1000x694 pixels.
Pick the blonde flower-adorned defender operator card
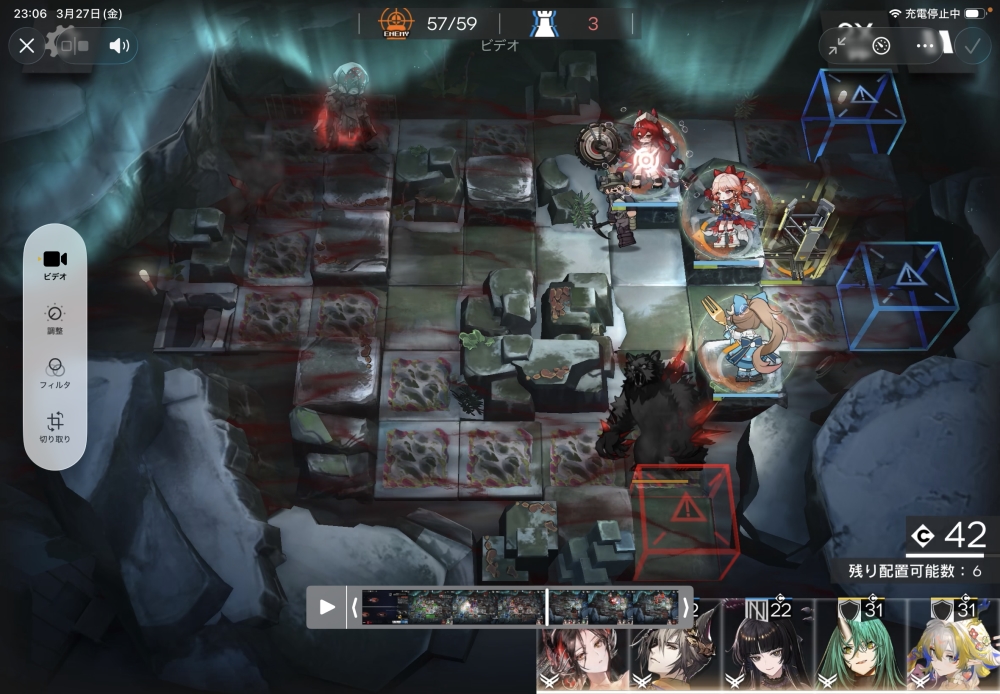(x=953, y=648)
